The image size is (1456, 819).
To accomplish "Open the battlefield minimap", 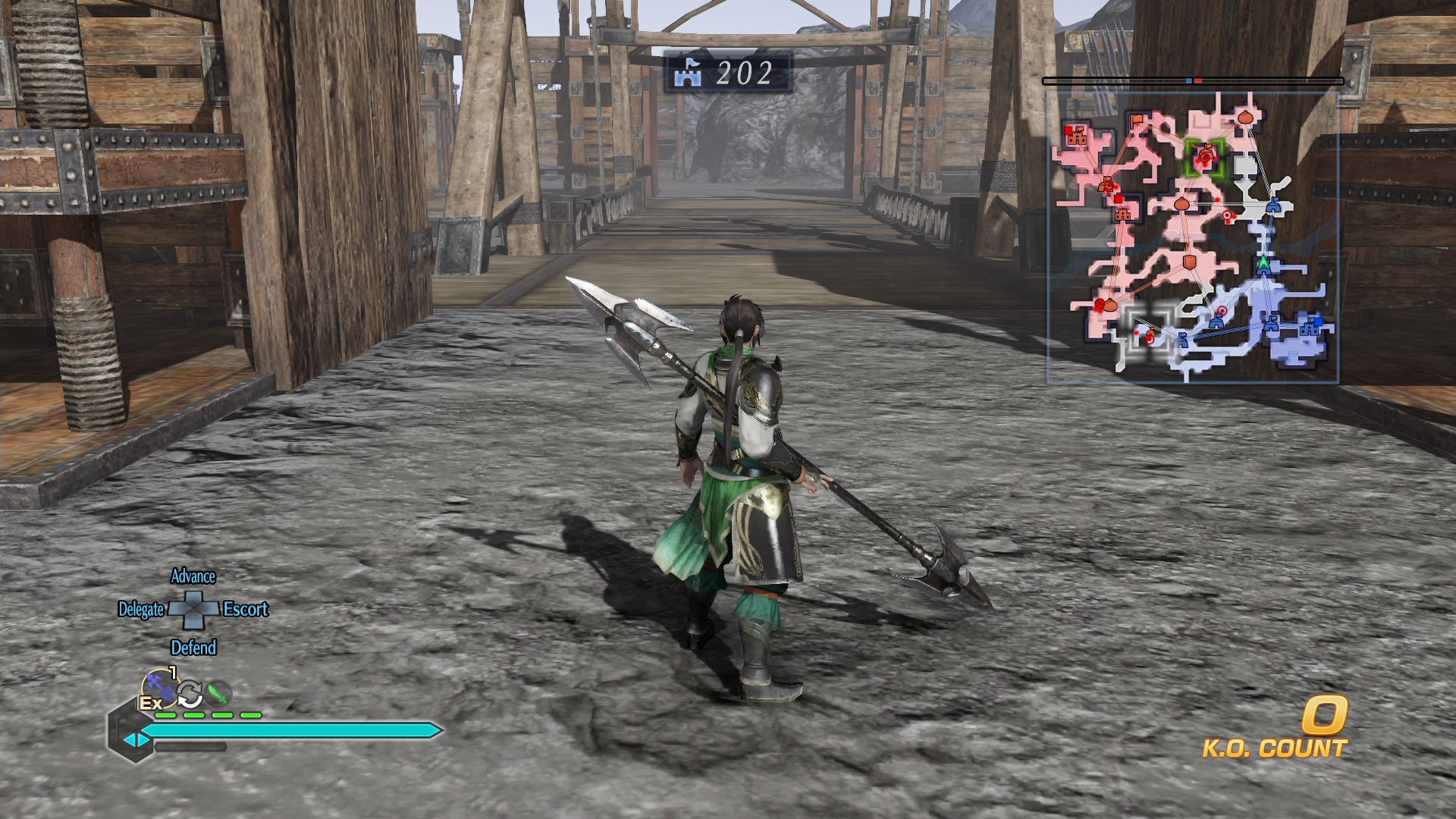I will pos(1192,237).
